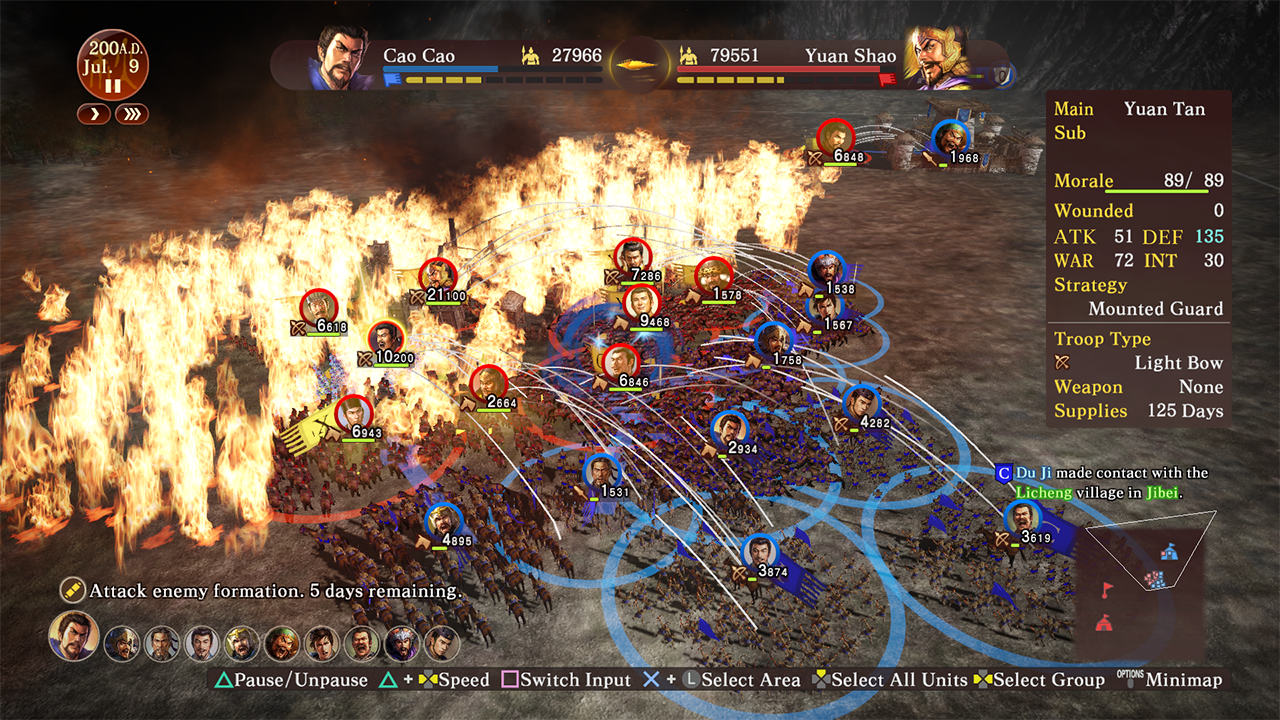Click the pause icon on the date medallion

pyautogui.click(x=112, y=86)
